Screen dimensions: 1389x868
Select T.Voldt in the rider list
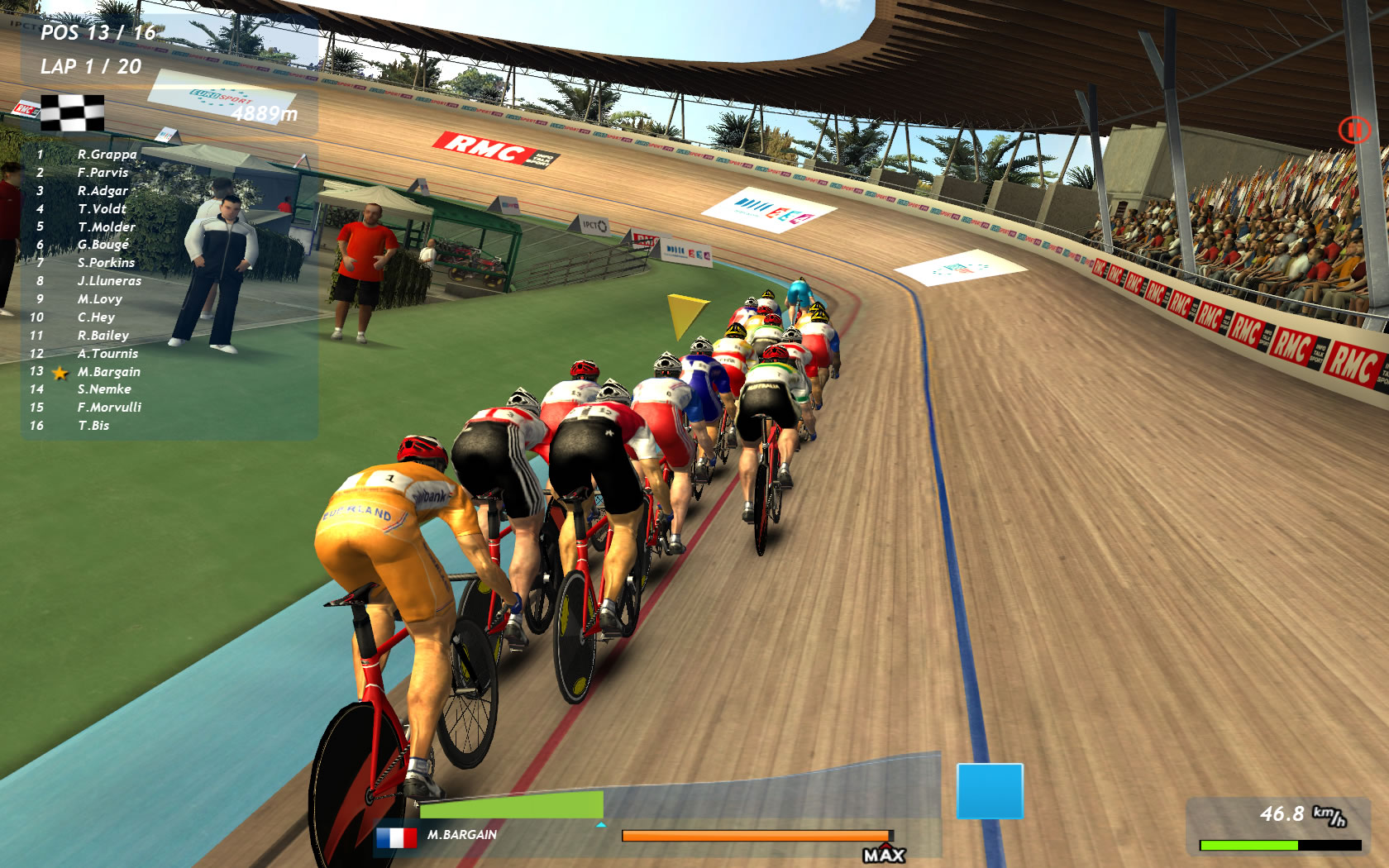tap(103, 209)
